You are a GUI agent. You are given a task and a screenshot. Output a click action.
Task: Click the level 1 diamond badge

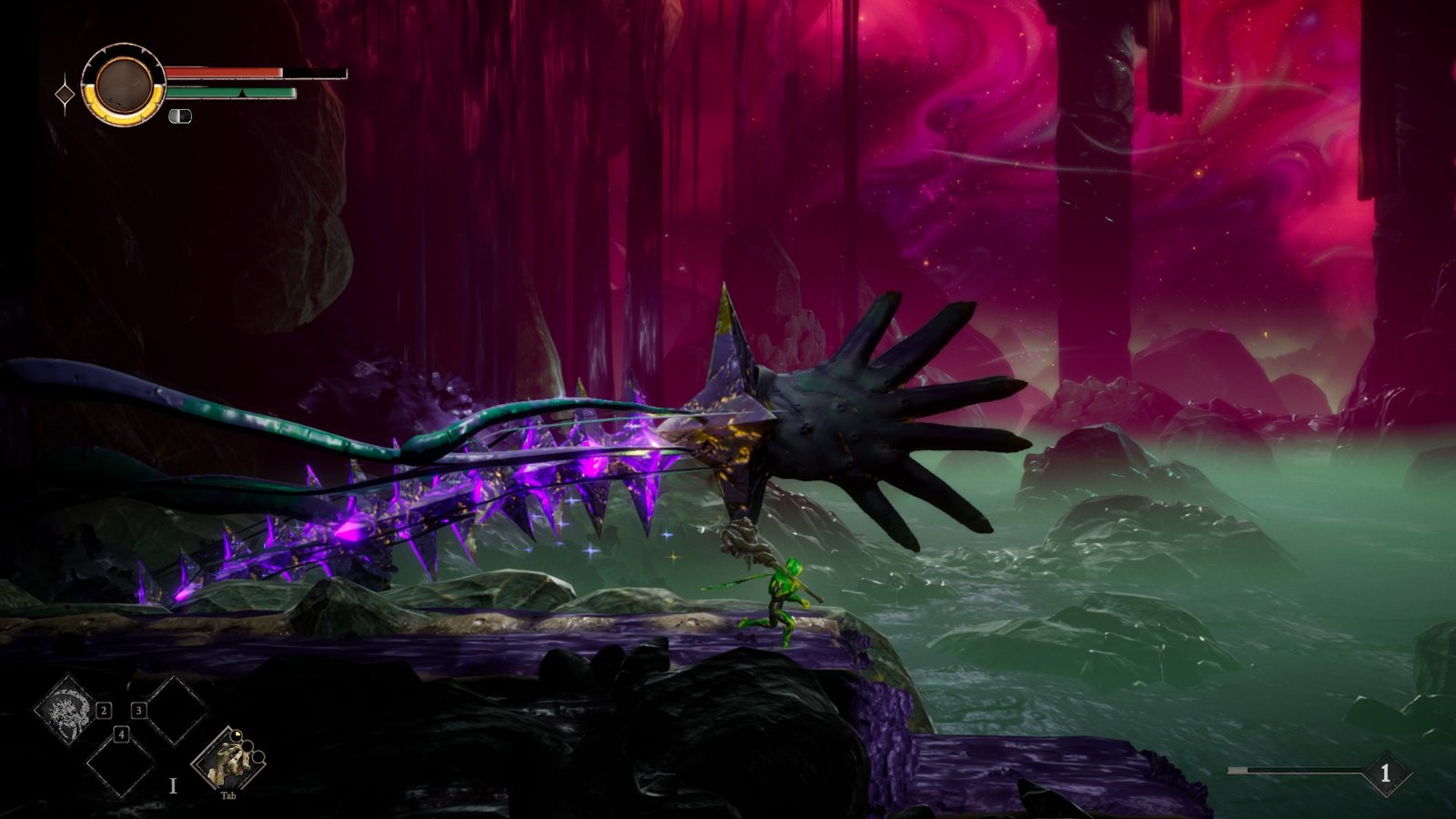1385,773
